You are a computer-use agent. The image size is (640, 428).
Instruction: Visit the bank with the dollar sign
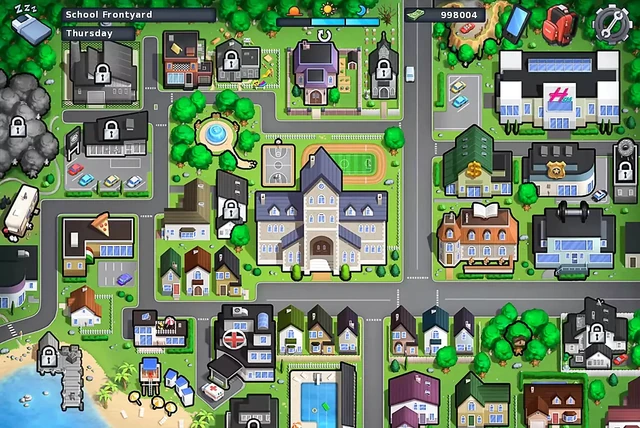click(x=476, y=165)
